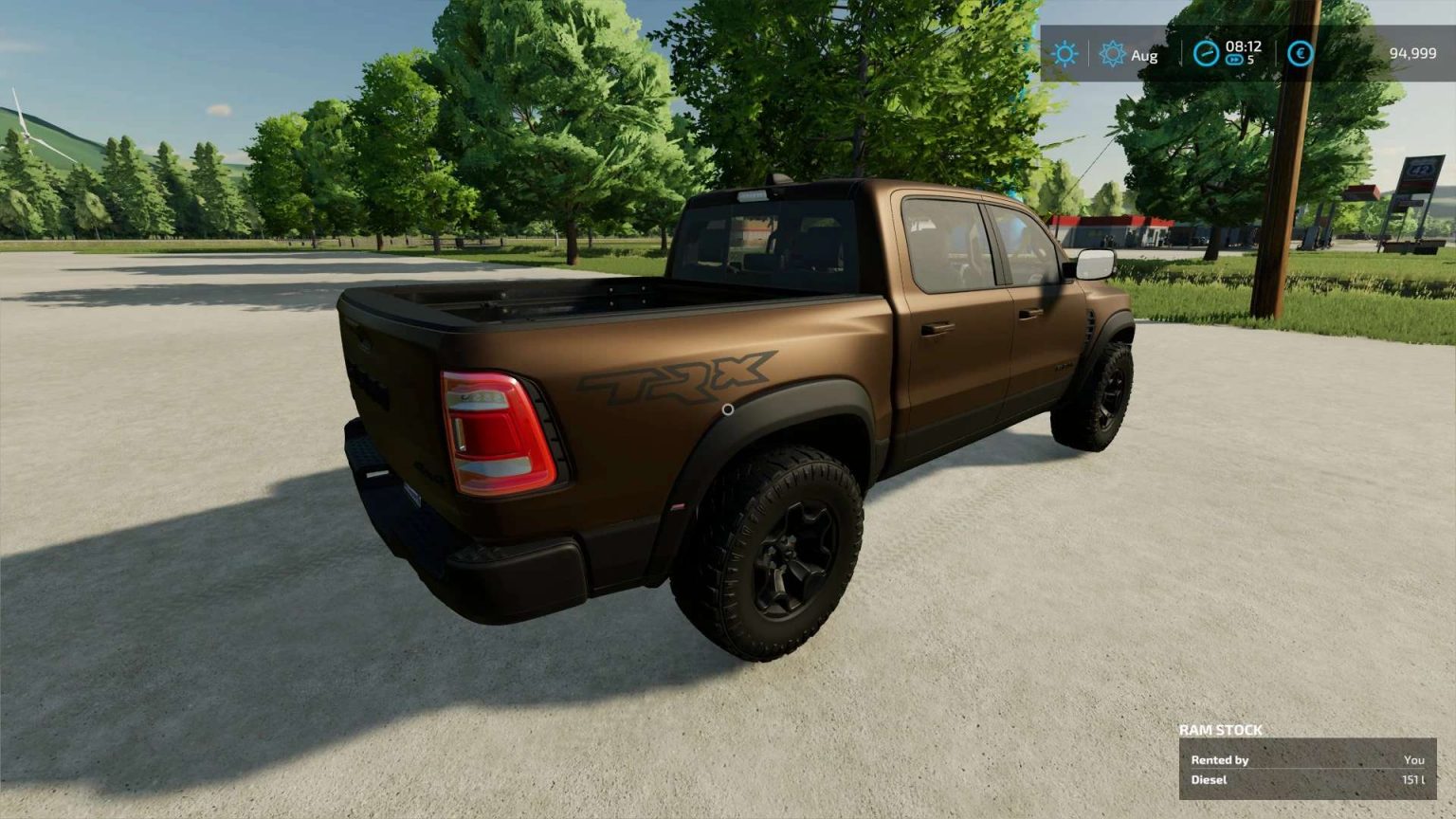Select the current weather sun icon
1456x819 pixels.
pos(1064,55)
